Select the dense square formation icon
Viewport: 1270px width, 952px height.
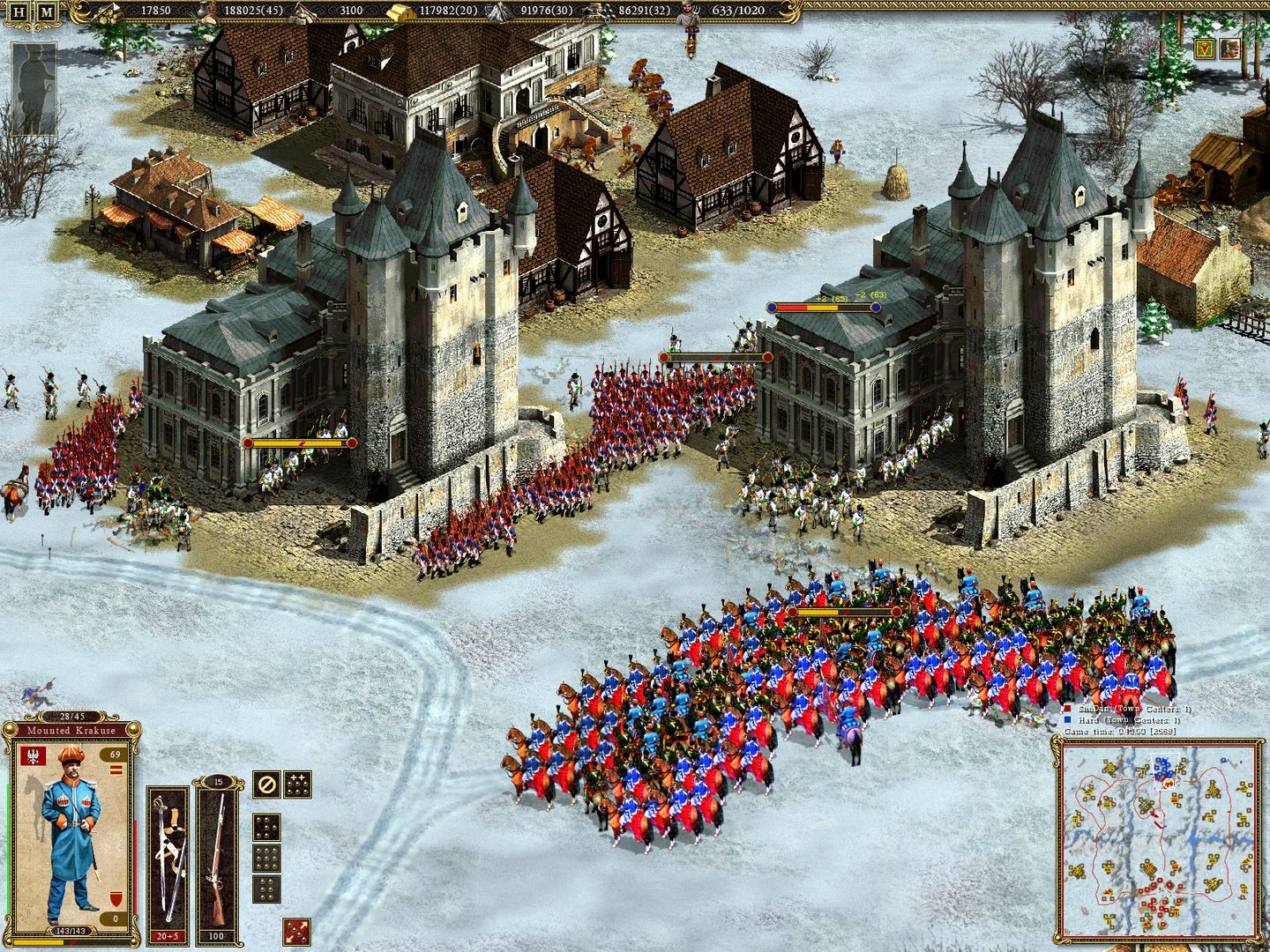[x=266, y=858]
